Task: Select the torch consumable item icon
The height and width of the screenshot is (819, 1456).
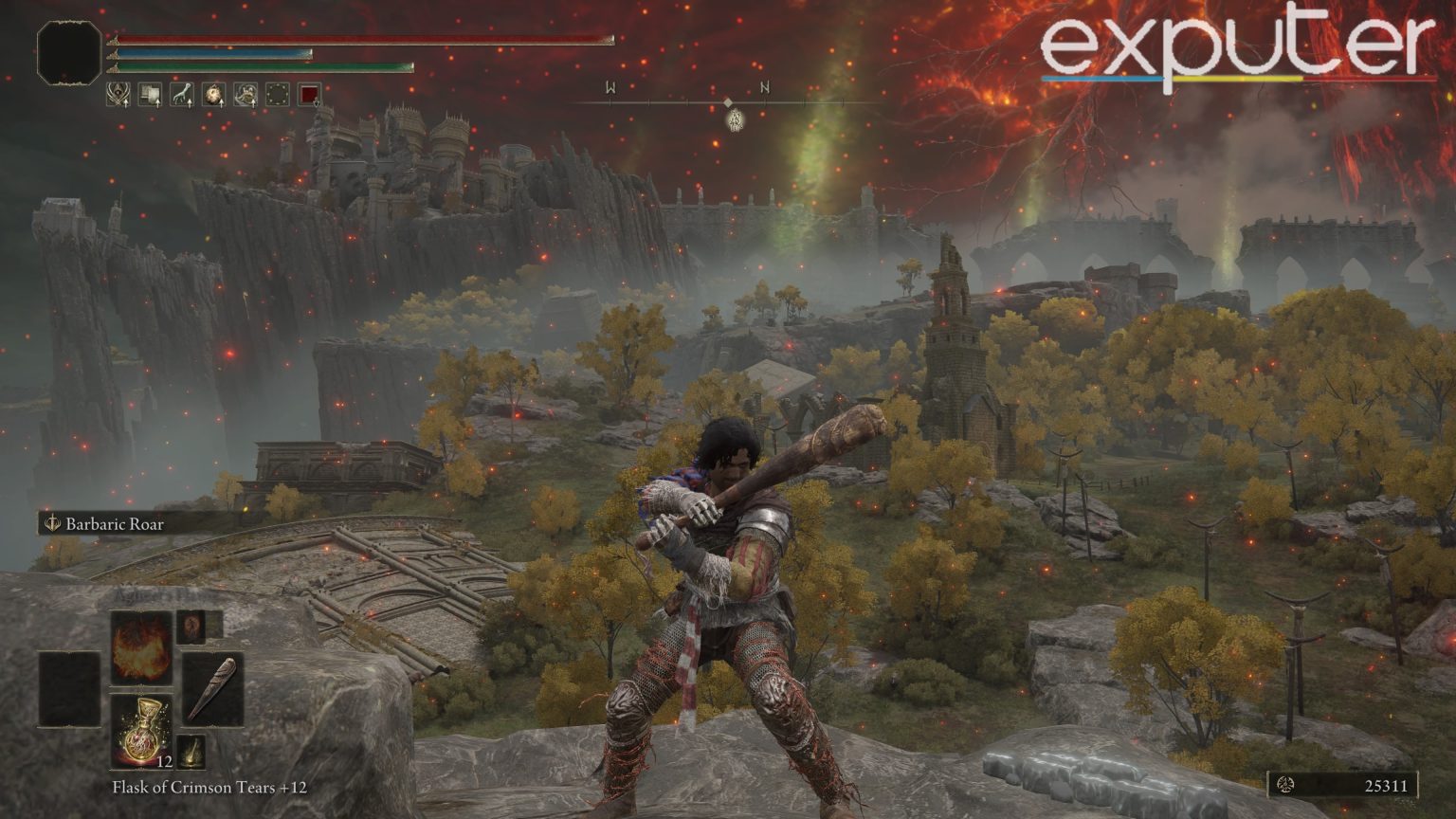Action: [191, 753]
